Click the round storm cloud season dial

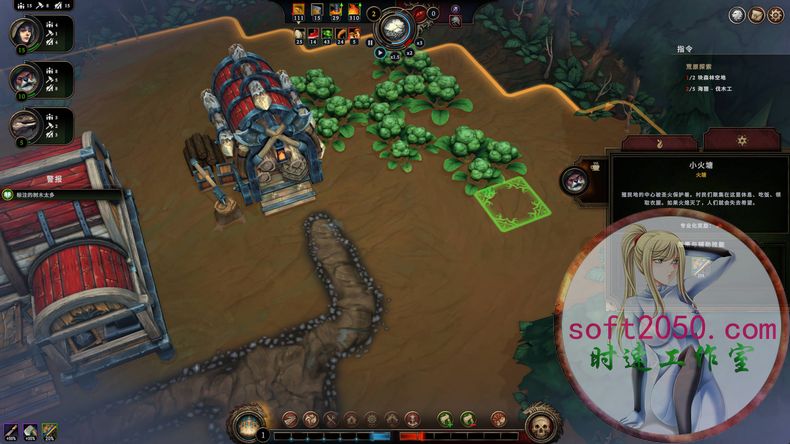click(394, 25)
